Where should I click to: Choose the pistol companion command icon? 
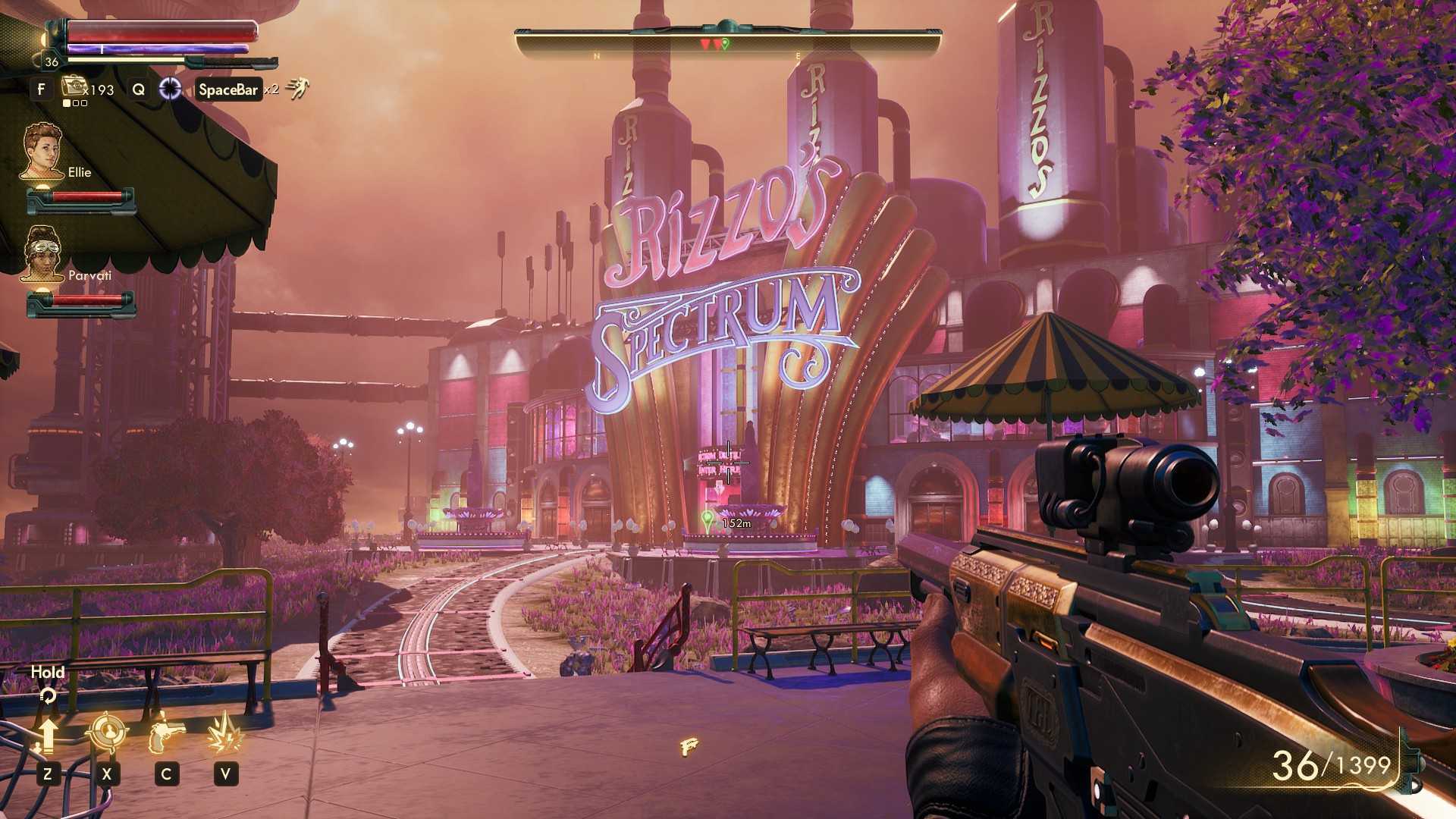[166, 733]
